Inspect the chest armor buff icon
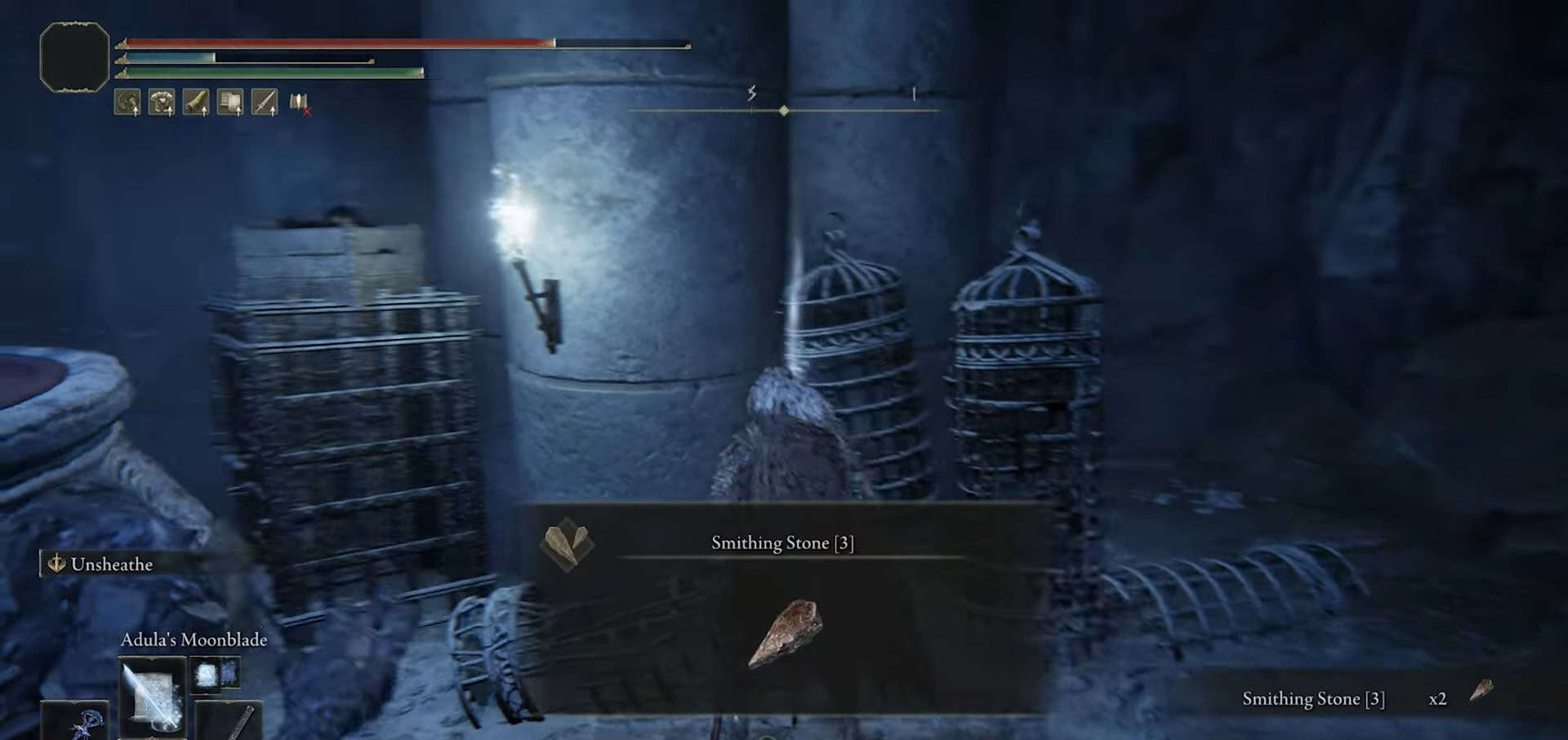Image resolution: width=1568 pixels, height=740 pixels. (x=162, y=102)
